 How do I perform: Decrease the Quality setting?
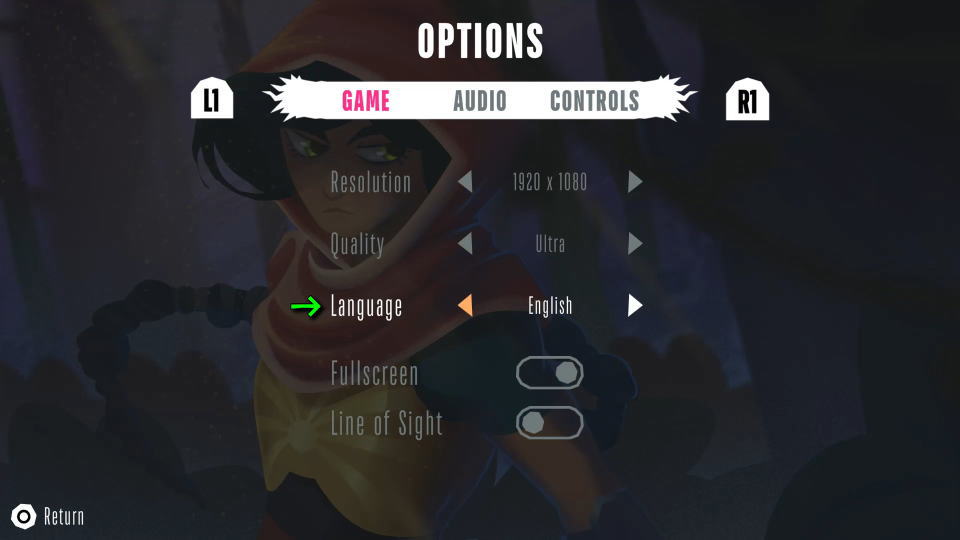pos(465,244)
